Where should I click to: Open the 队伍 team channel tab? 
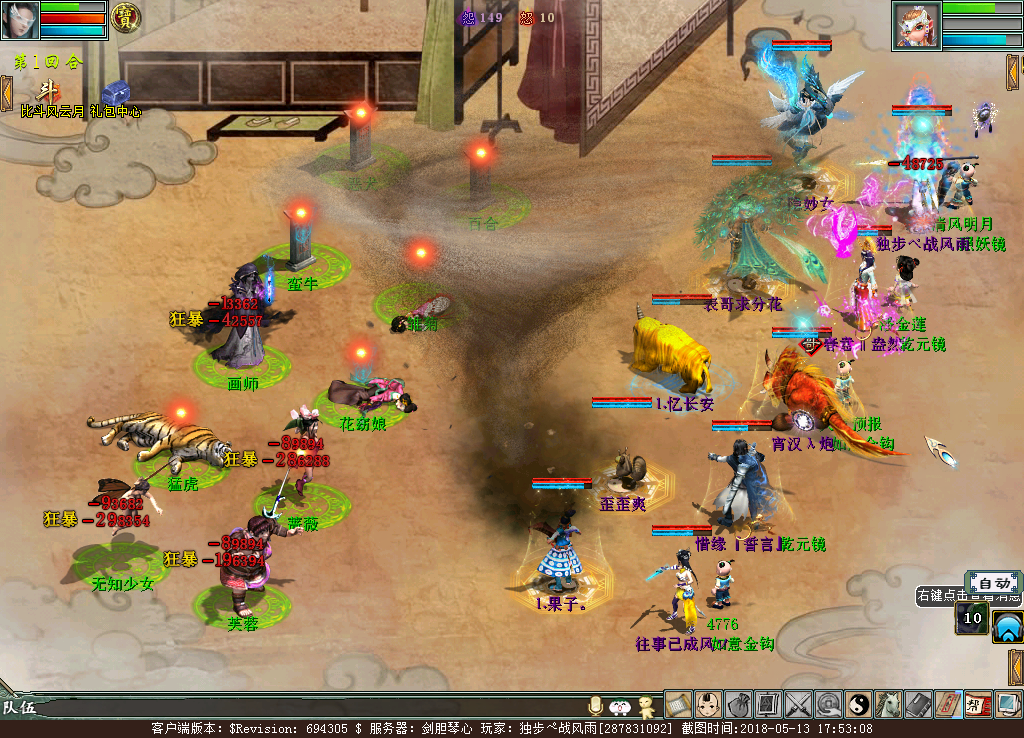(x=18, y=708)
